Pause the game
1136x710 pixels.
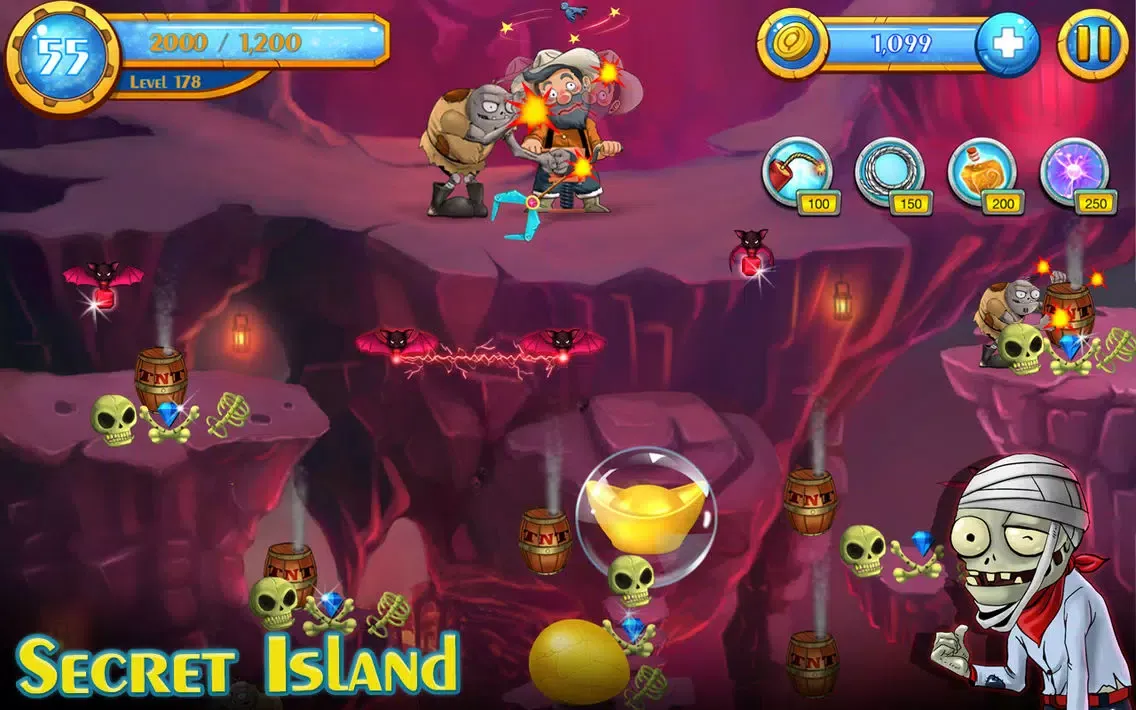click(x=1092, y=45)
